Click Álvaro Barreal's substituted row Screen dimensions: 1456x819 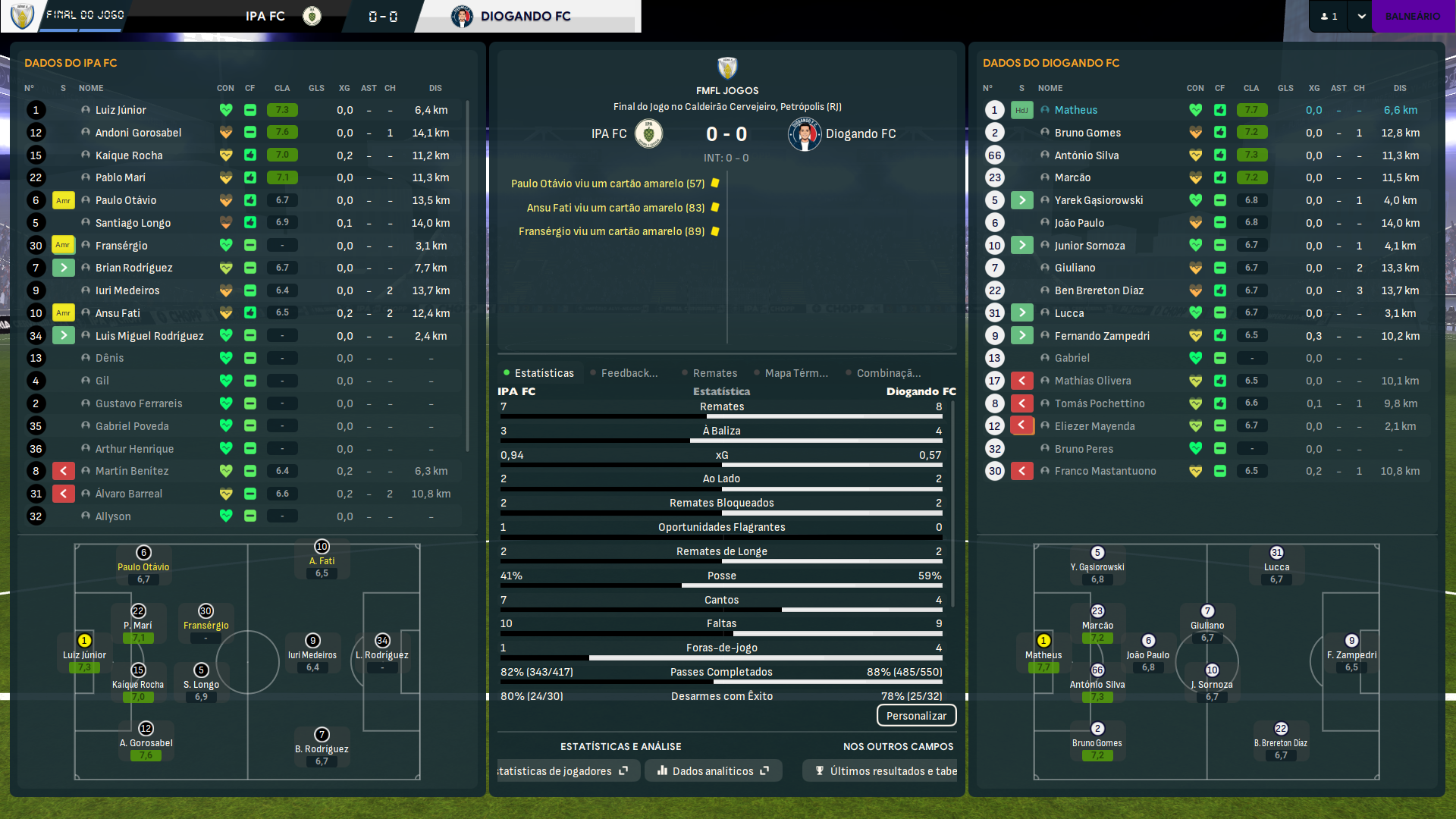point(128,494)
